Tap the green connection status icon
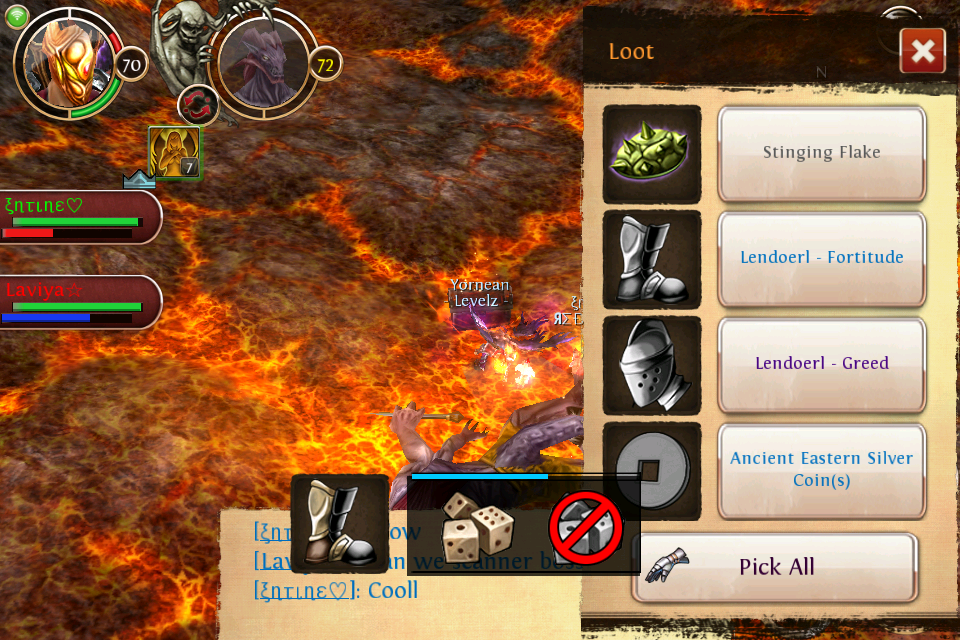Viewport: 960px width, 640px height. point(18,17)
